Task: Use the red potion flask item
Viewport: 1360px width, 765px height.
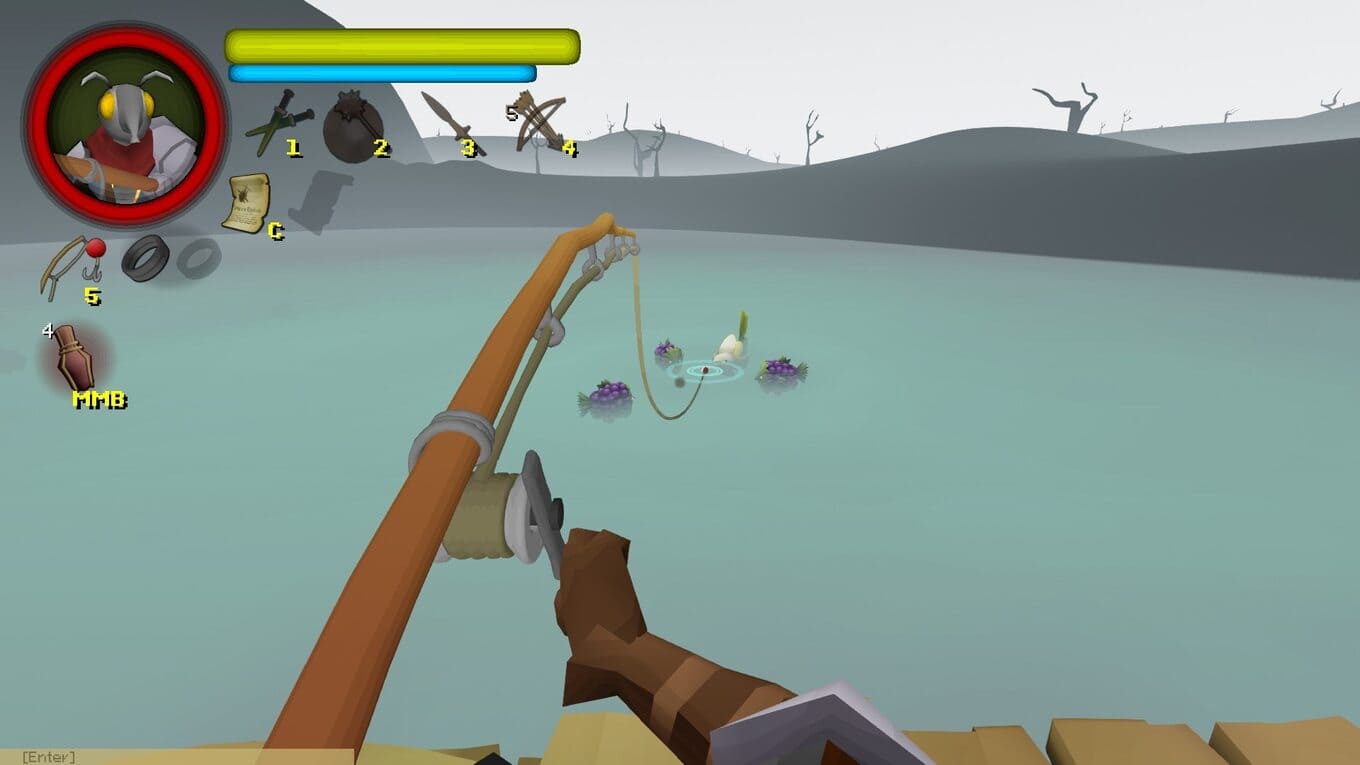Action: 73,357
